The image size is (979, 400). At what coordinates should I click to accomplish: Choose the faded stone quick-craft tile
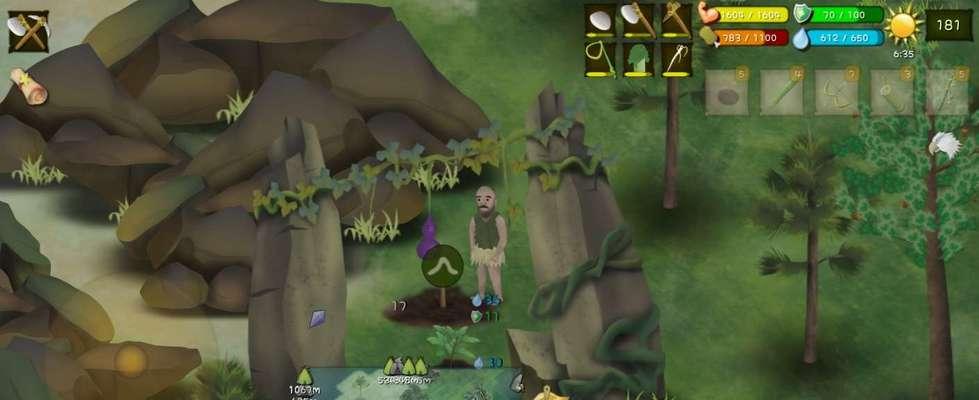click(726, 93)
